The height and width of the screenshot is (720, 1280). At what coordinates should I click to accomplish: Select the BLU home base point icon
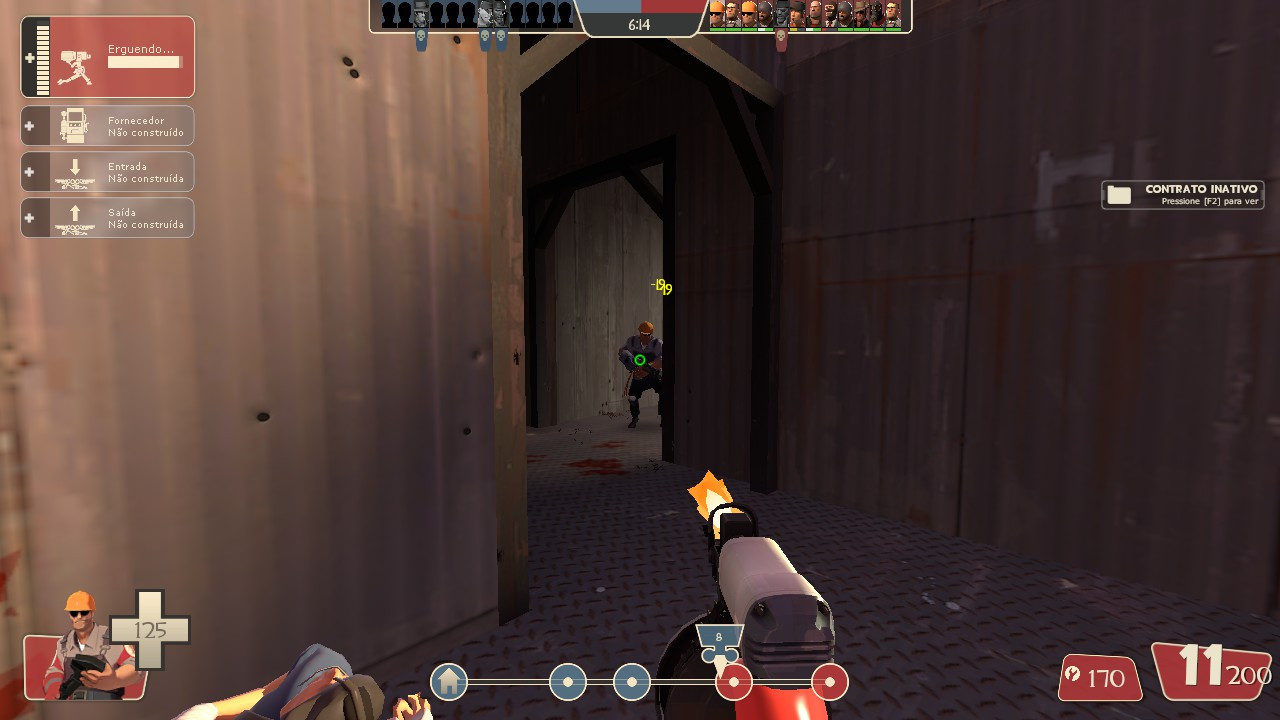pos(448,682)
